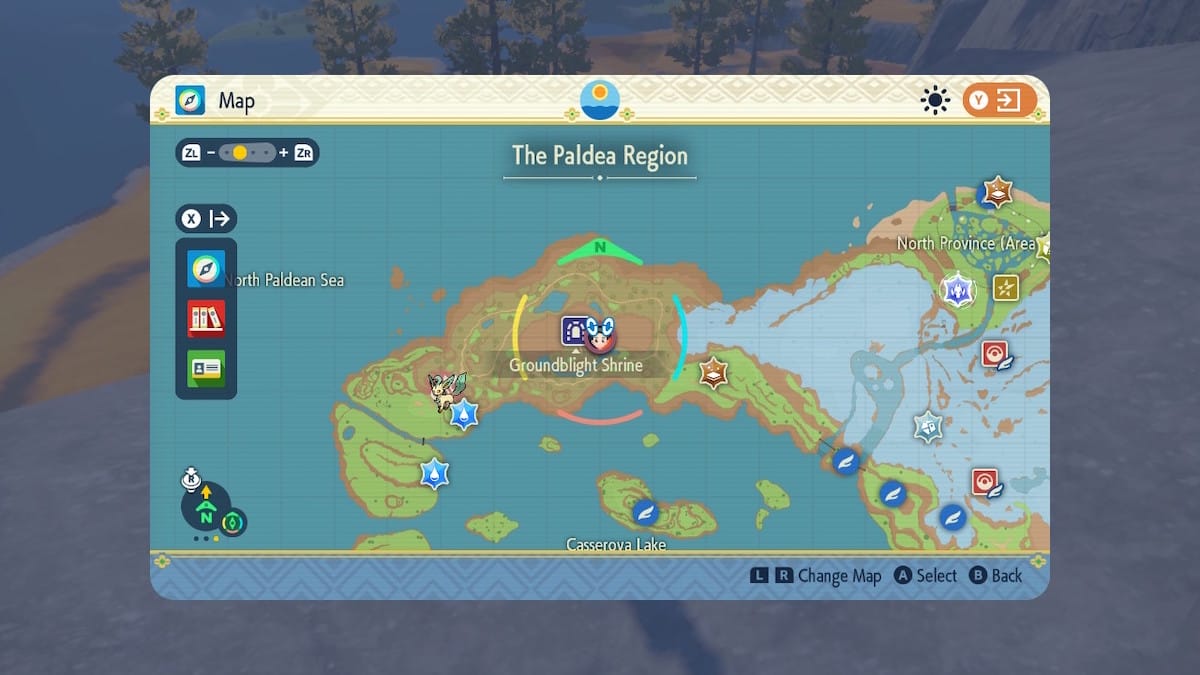The width and height of the screenshot is (1200, 675).
Task: Open the profile card icon in side panel
Action: (x=206, y=368)
